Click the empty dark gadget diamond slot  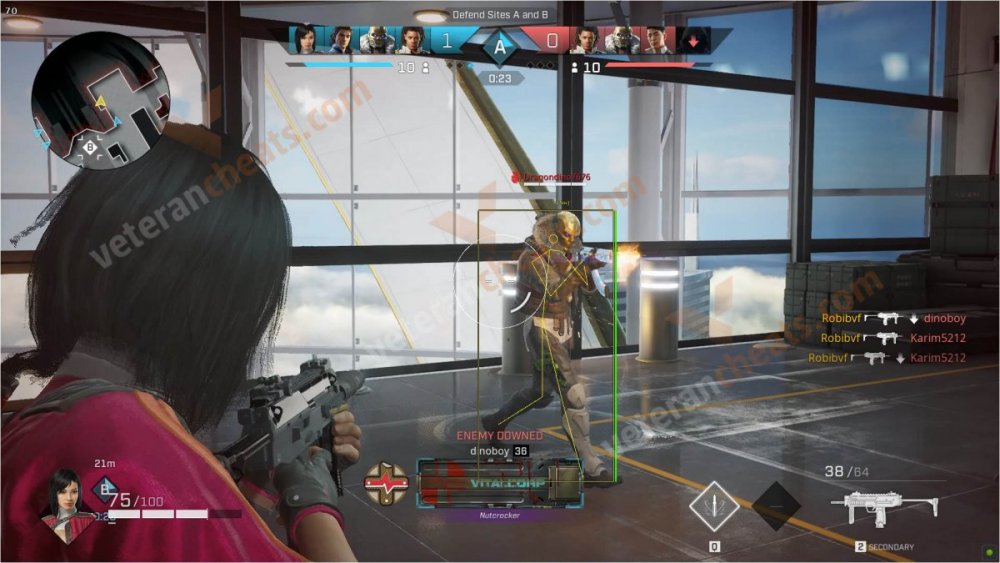point(776,506)
